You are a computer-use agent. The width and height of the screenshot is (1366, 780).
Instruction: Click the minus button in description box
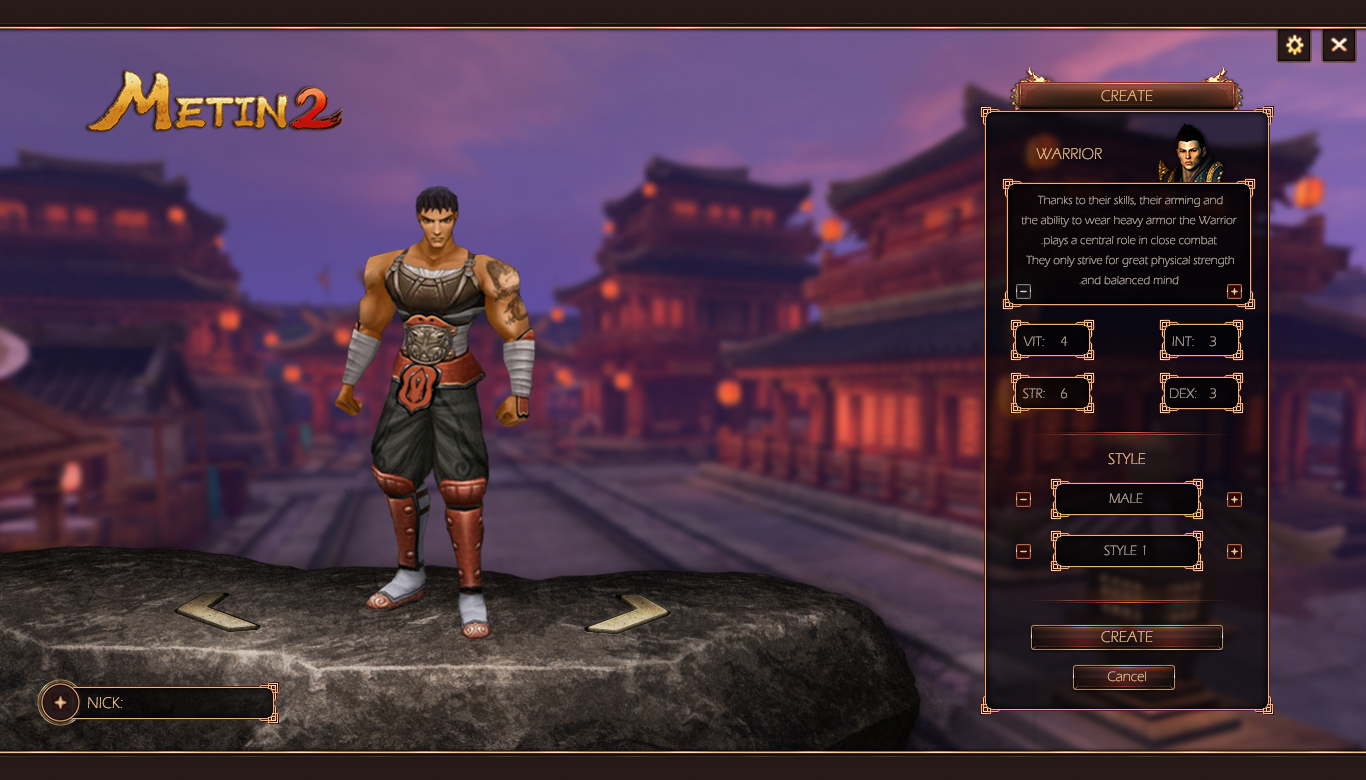click(1023, 291)
